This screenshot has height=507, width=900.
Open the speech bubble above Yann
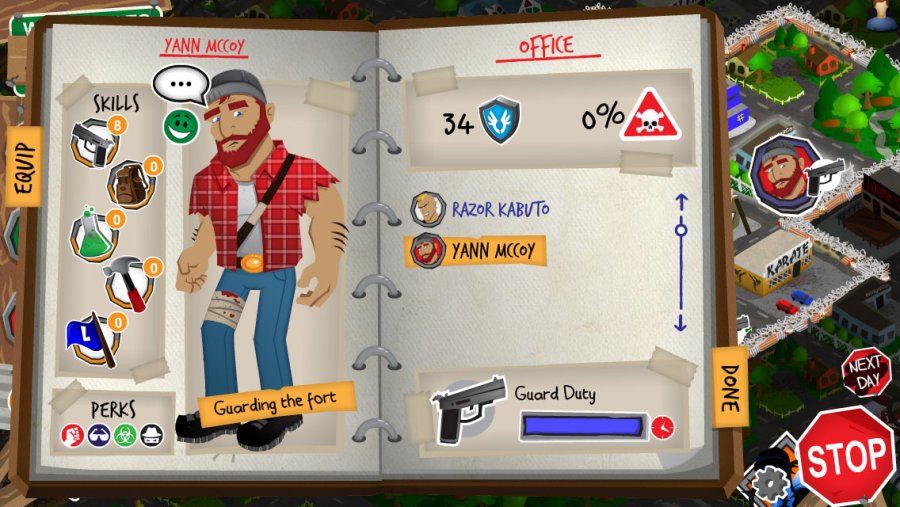180,85
